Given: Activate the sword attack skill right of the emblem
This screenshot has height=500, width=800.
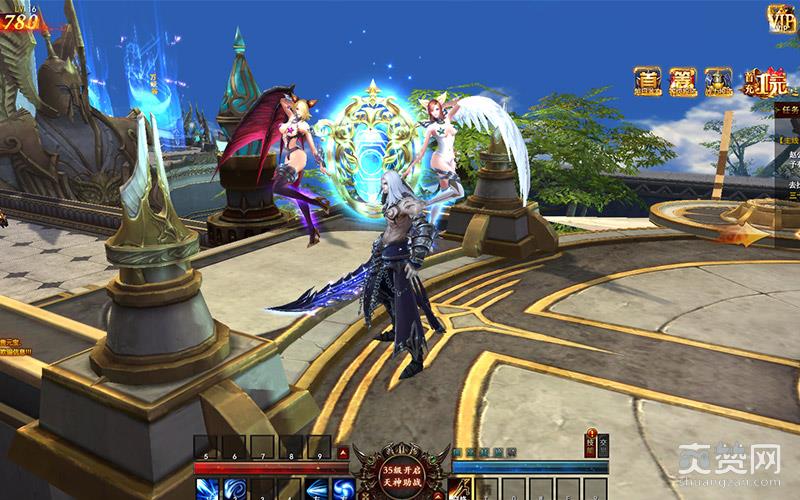Looking at the screenshot, I should coord(461,488).
